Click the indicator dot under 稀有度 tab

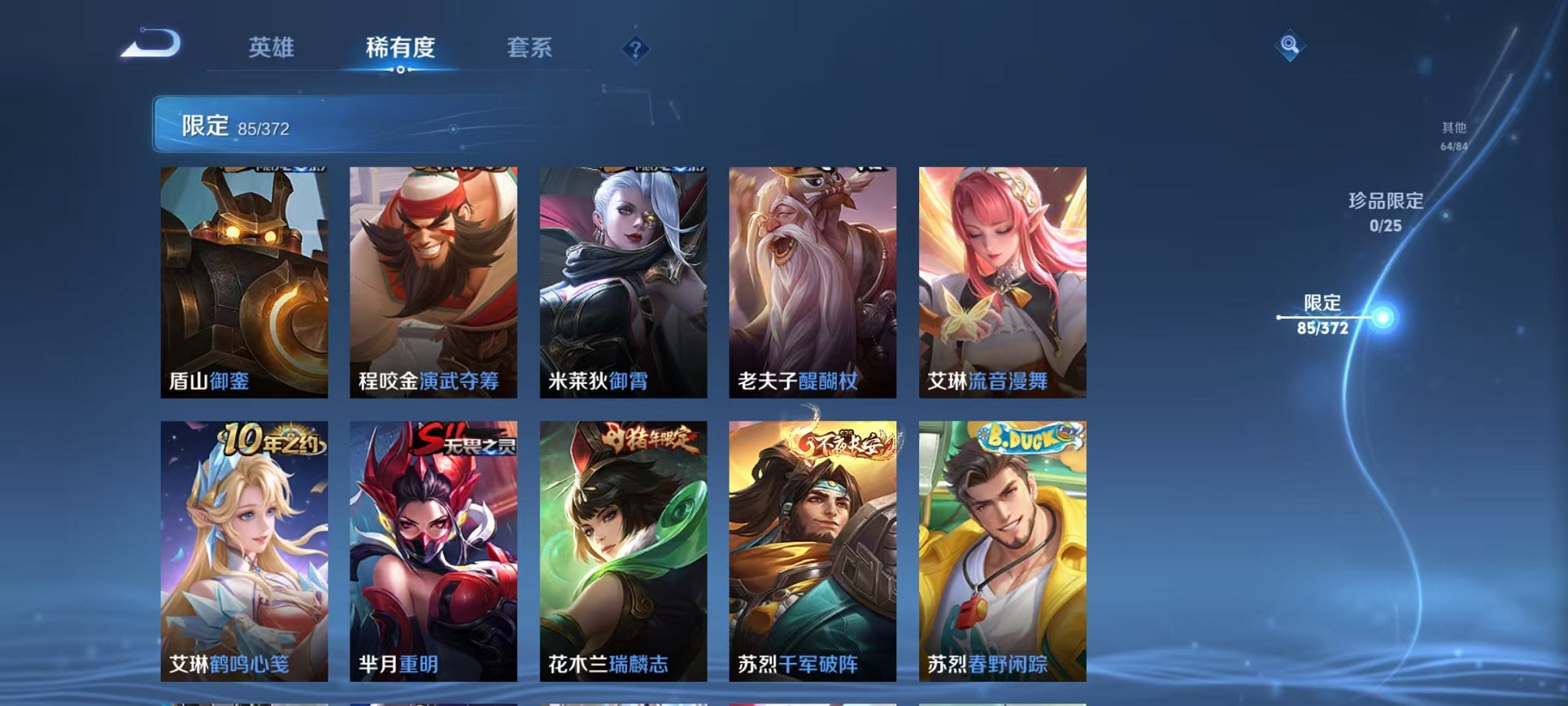pyautogui.click(x=402, y=71)
